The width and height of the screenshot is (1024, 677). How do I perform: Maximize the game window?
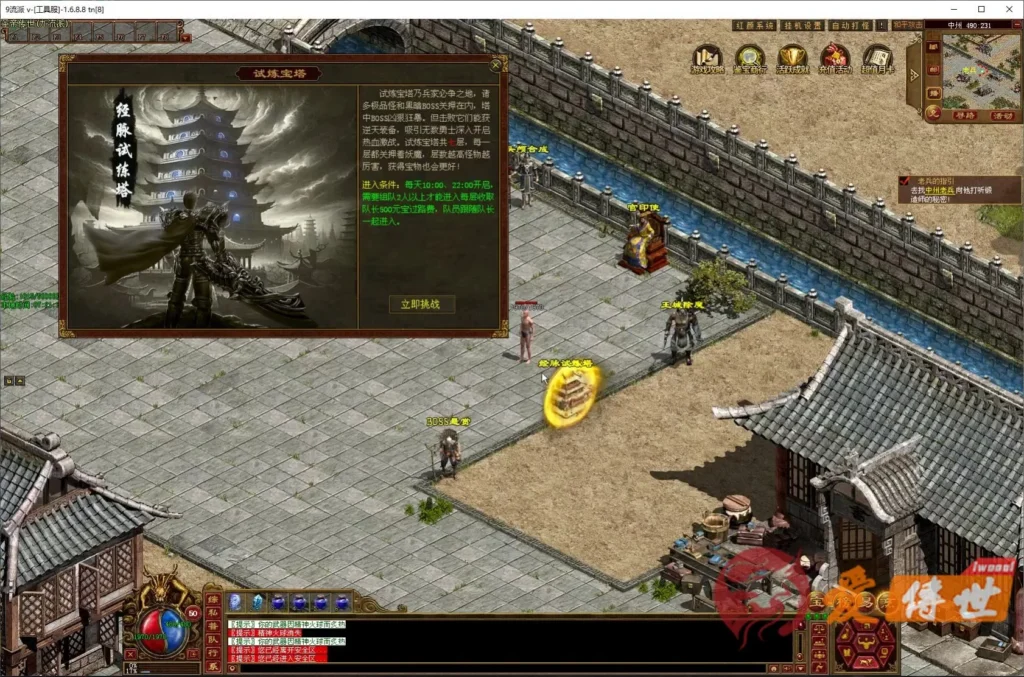click(x=980, y=9)
